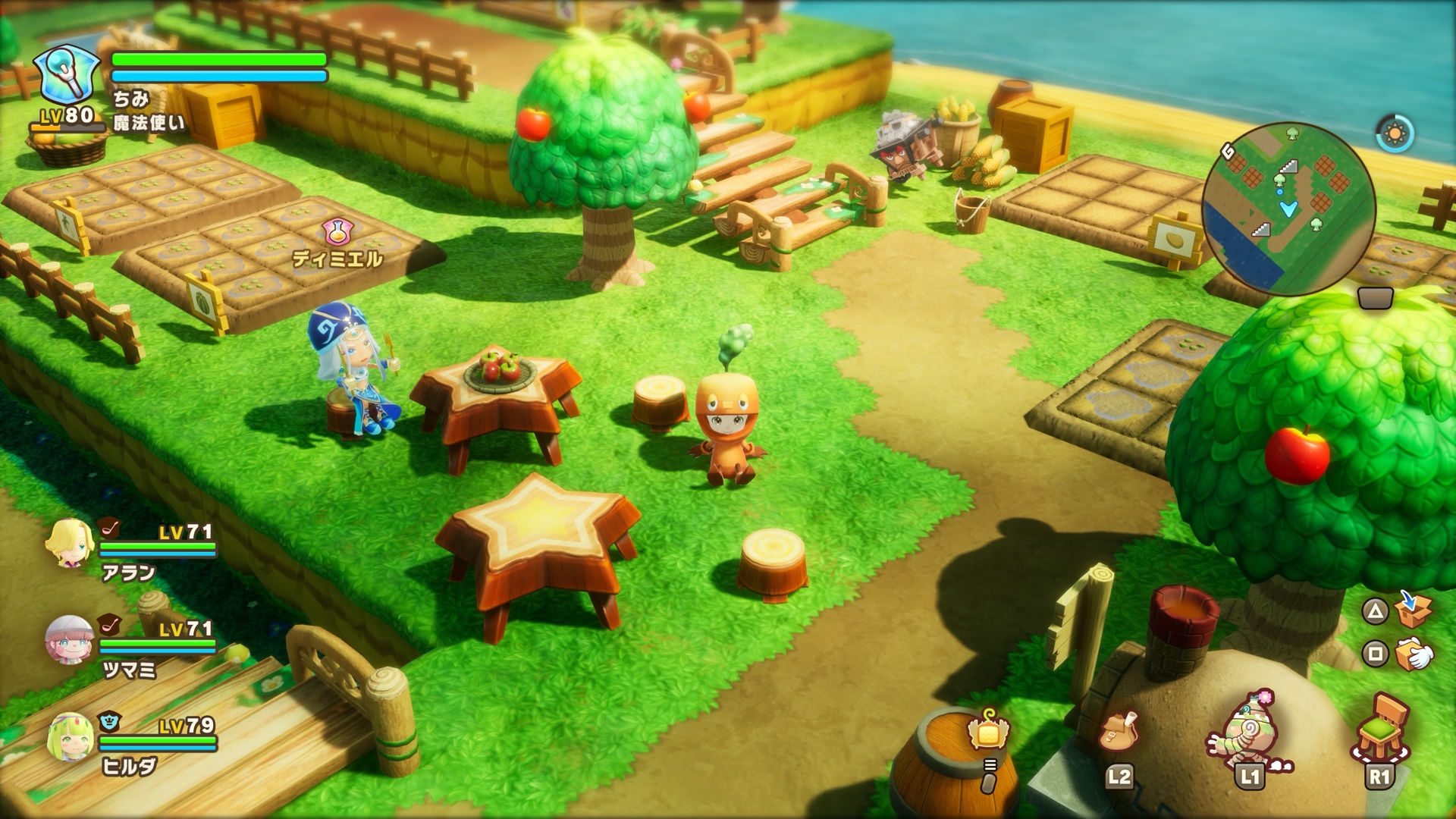Click the player arrow on the minimap
The width and height of the screenshot is (1456, 819).
pos(1288,209)
